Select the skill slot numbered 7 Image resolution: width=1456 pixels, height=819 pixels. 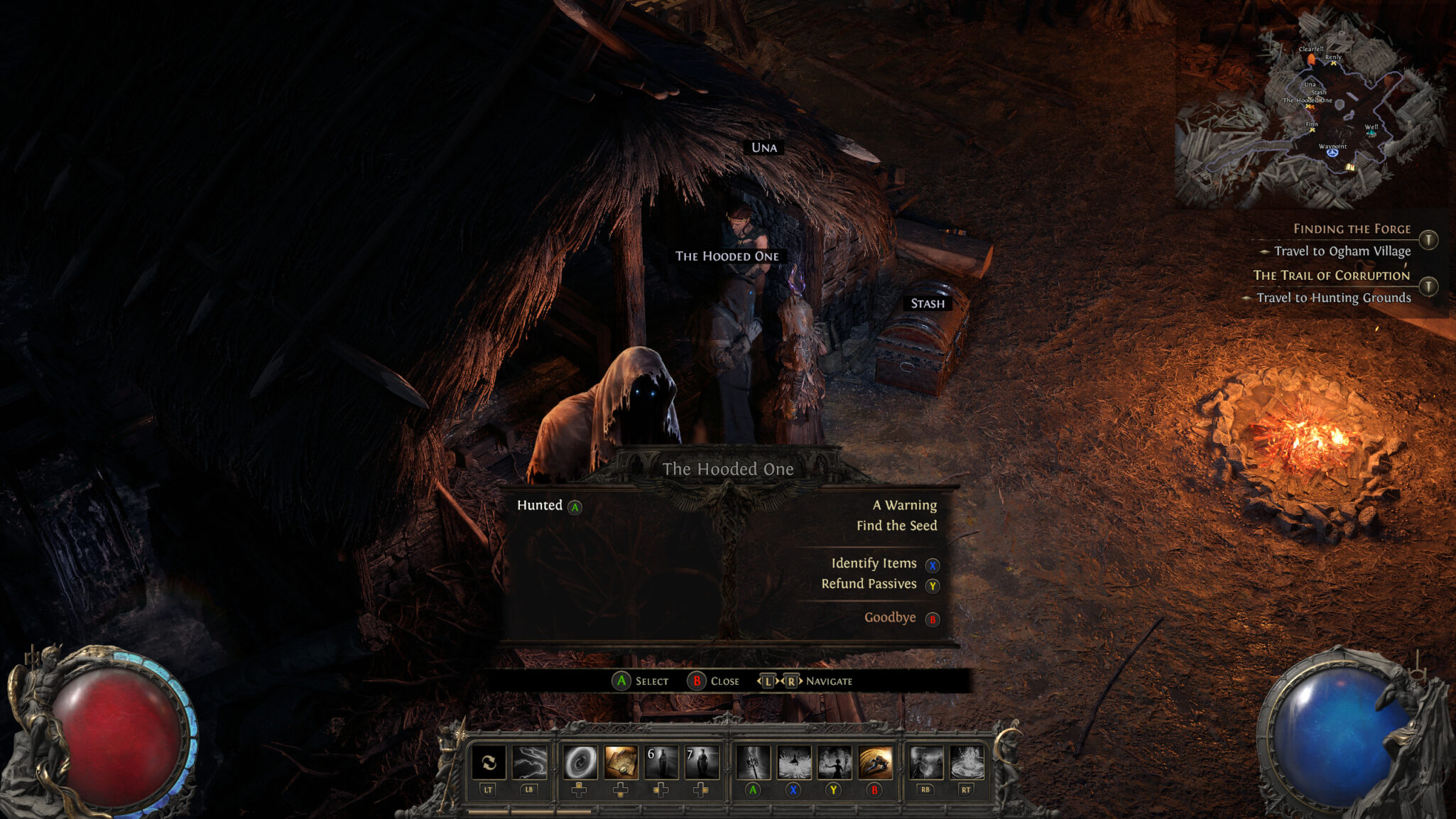click(702, 763)
